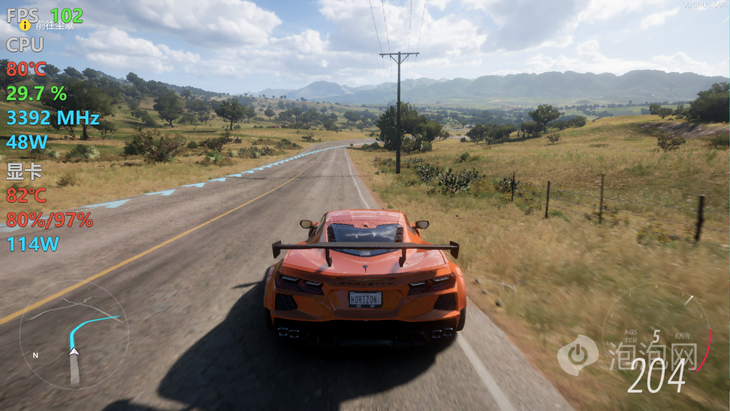Click the yellow info objective icon
This screenshot has height=411, width=730.
[x=24, y=25]
